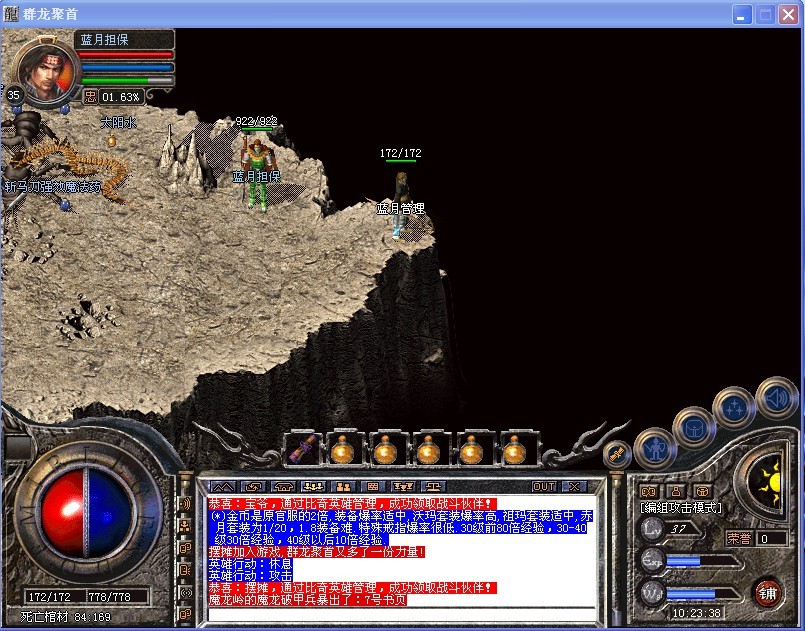Image resolution: width=805 pixels, height=631 pixels.
Task: Click the chat text input field
Action: [405, 614]
